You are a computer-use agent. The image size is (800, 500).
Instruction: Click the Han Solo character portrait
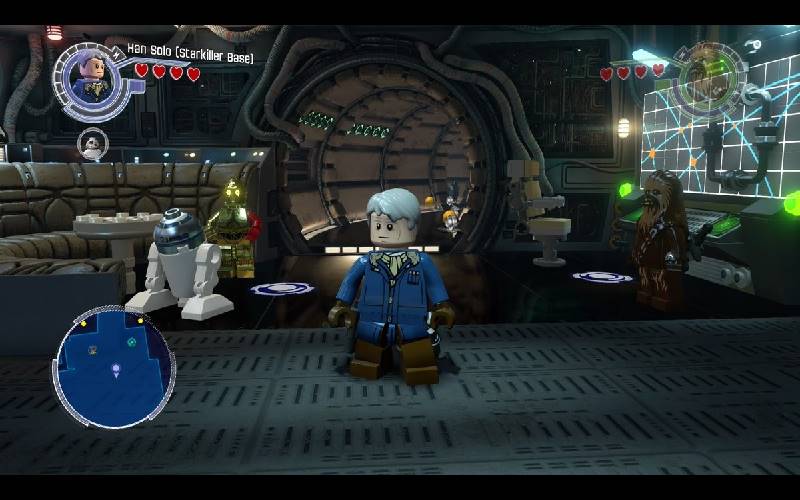pyautogui.click(x=90, y=77)
